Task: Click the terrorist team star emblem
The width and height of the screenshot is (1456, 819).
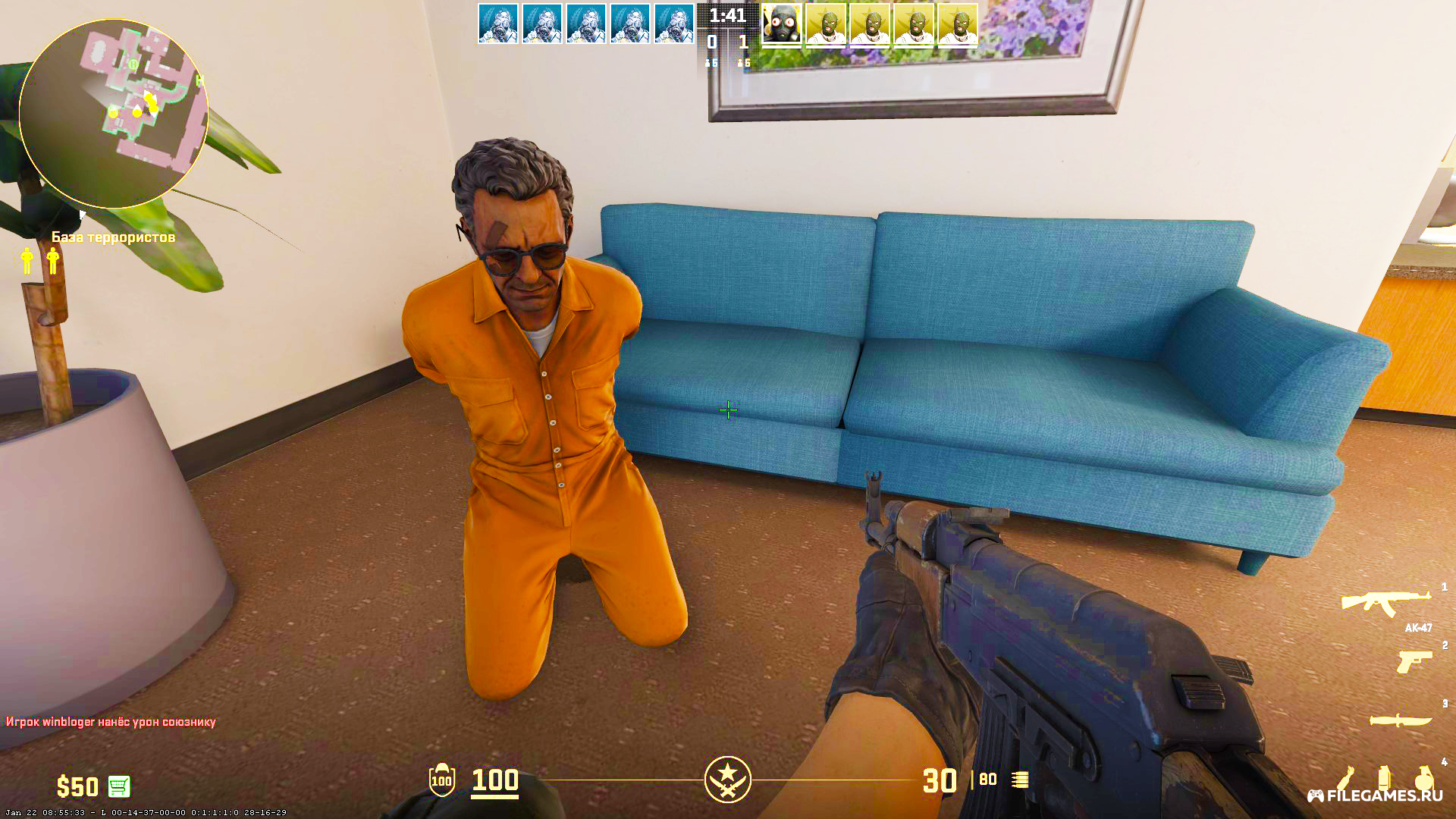Action: coord(727,779)
